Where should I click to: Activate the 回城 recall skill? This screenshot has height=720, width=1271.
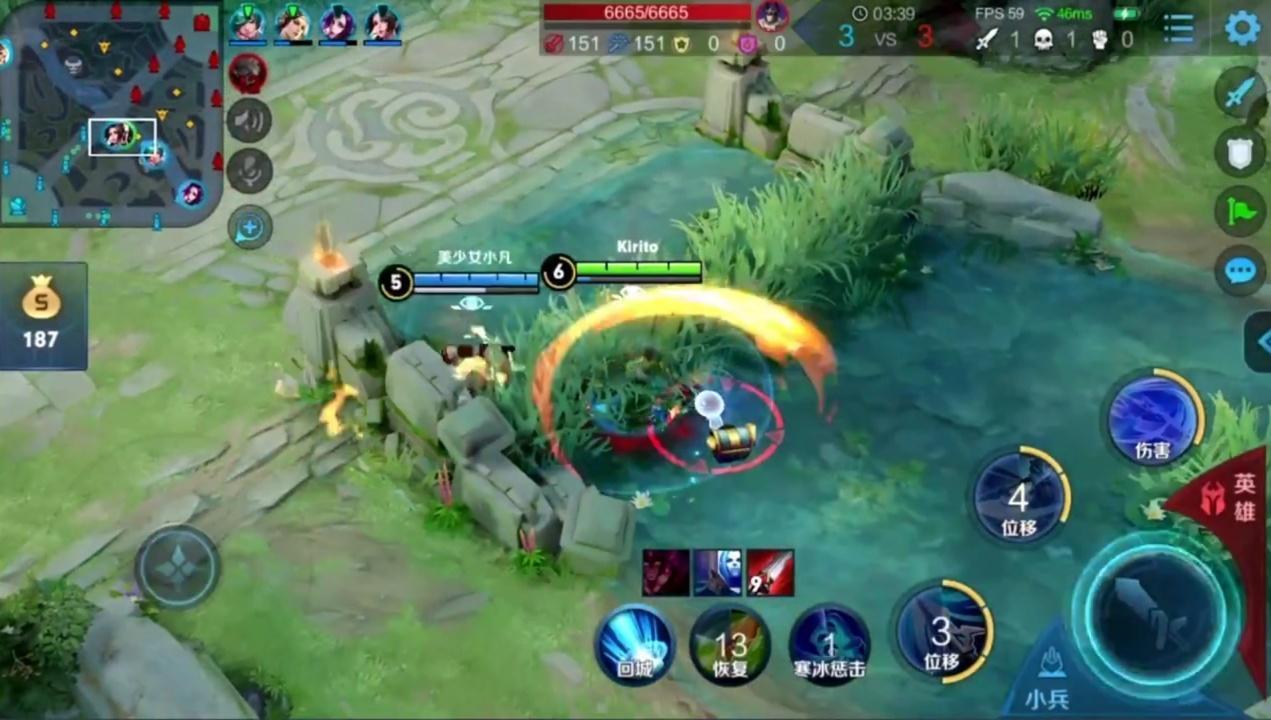click(635, 645)
